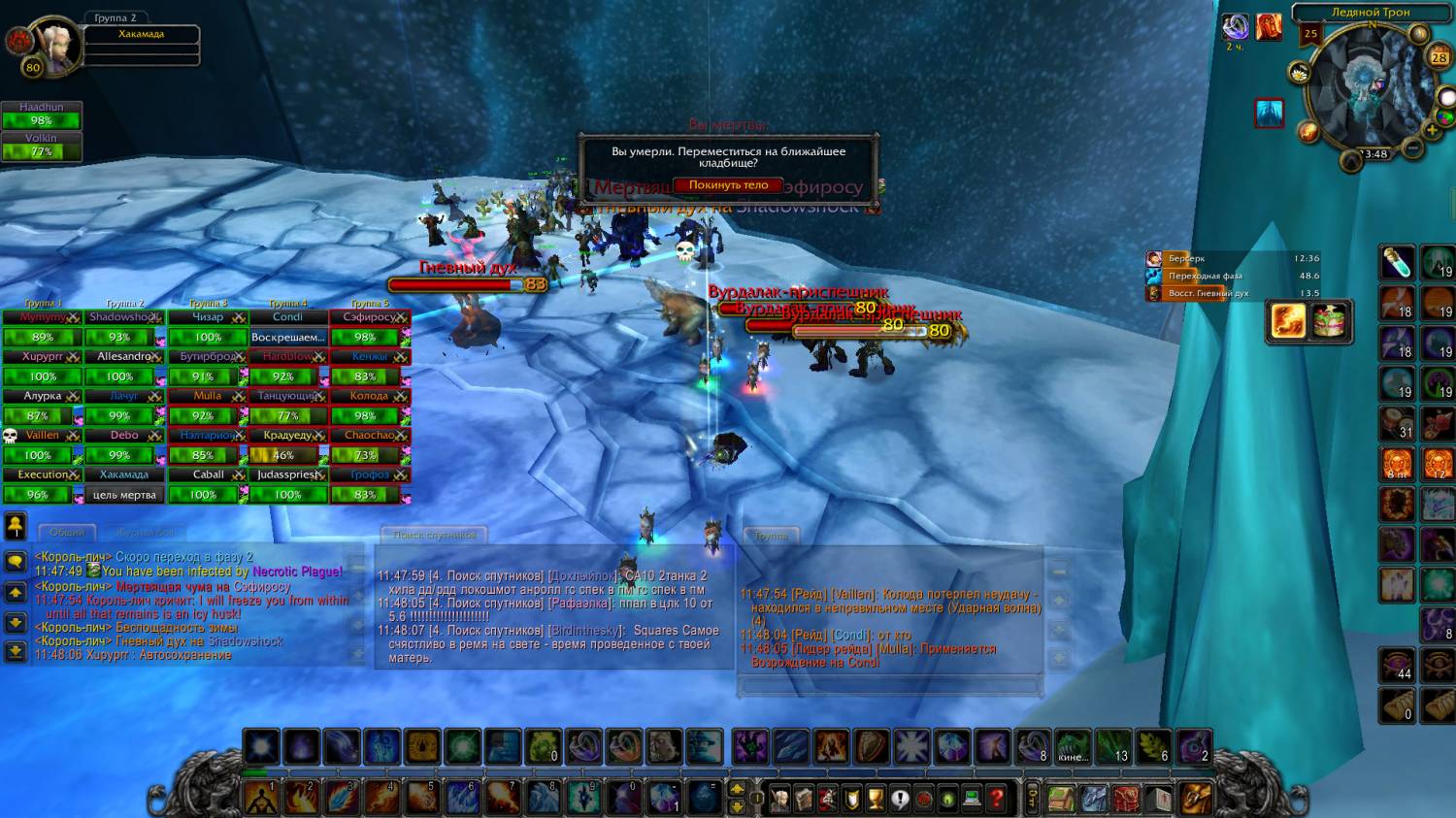This screenshot has height=818, width=1456.
Task: Click the Покинуть тело release button
Action: click(x=728, y=185)
